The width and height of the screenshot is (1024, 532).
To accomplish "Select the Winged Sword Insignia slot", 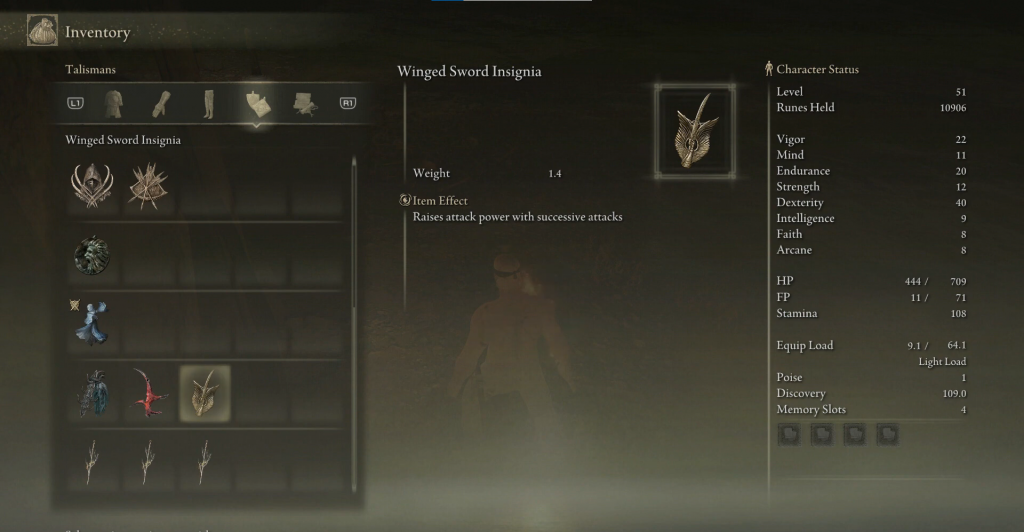I will click(x=204, y=393).
